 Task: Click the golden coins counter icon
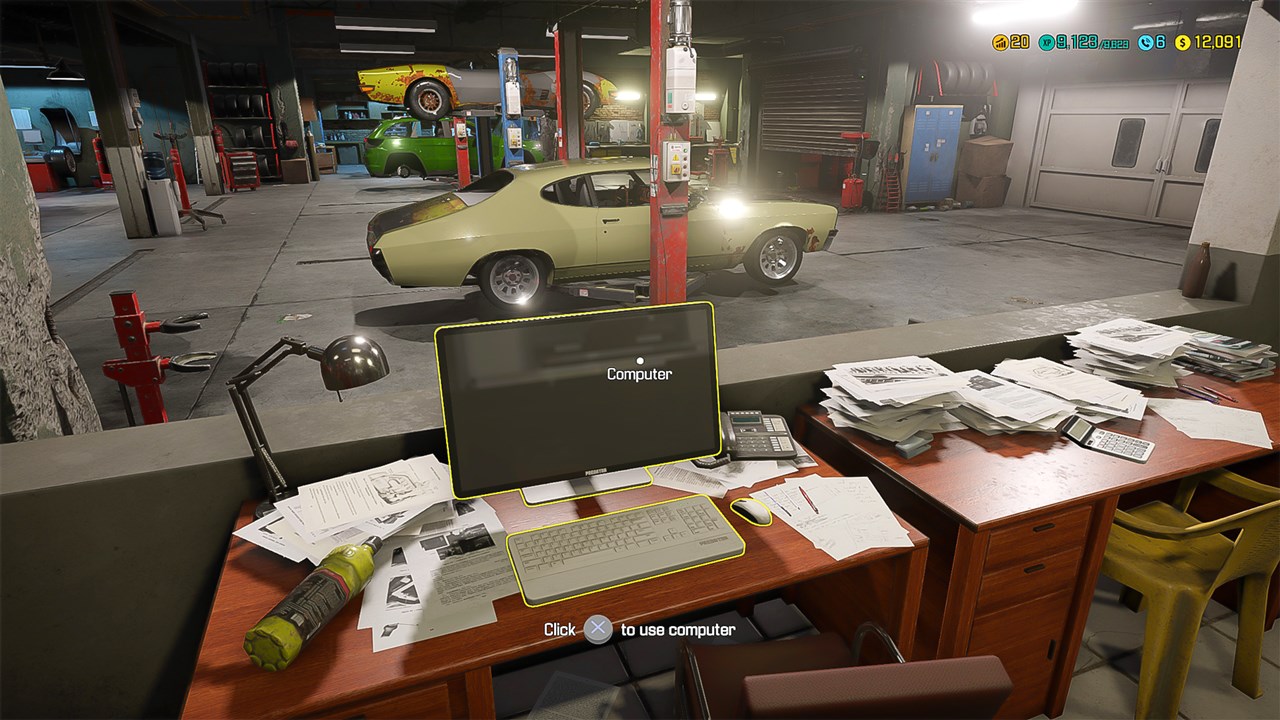coord(1001,43)
